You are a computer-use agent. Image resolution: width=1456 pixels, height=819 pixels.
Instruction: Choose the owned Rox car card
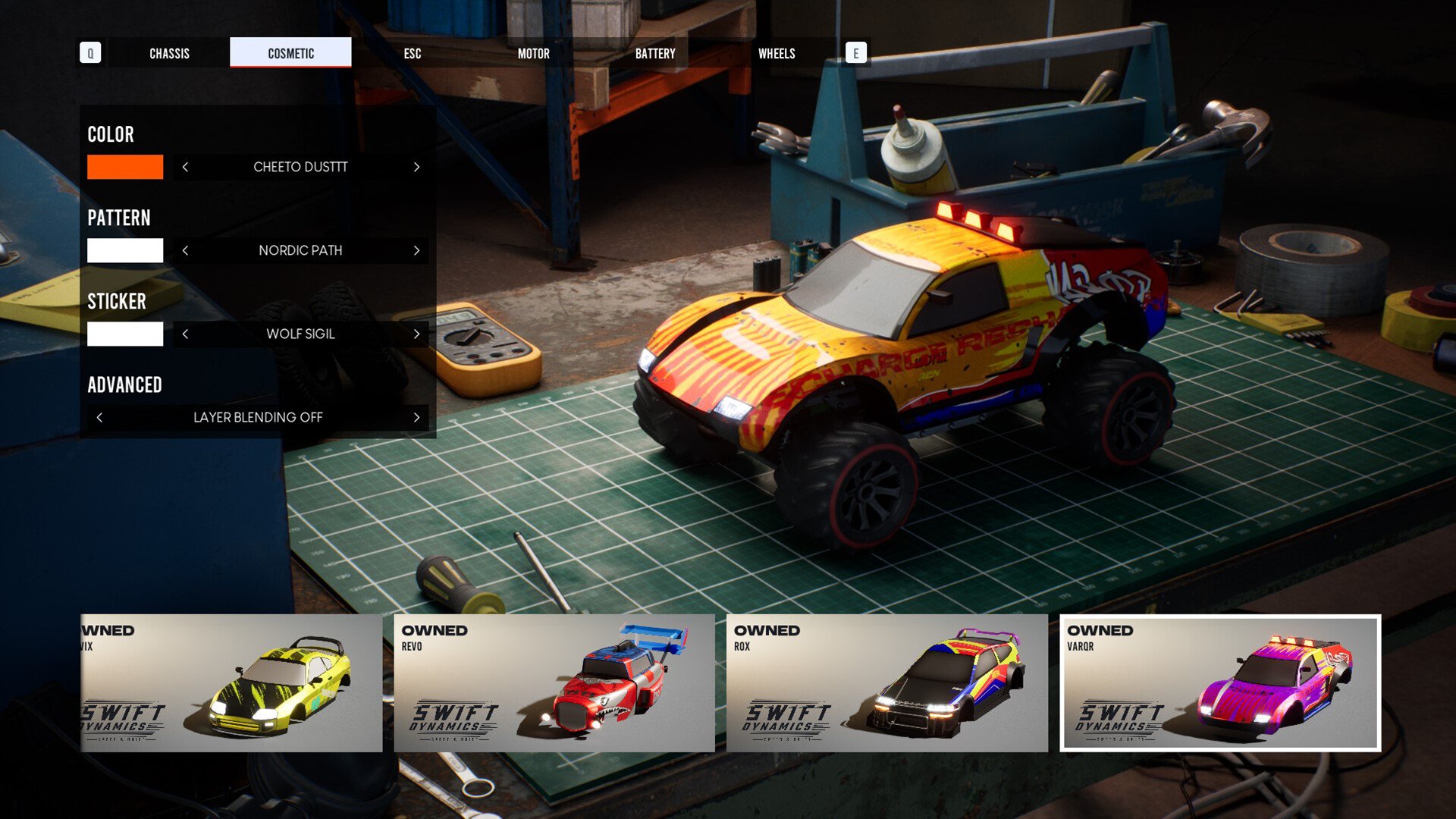[x=886, y=682]
